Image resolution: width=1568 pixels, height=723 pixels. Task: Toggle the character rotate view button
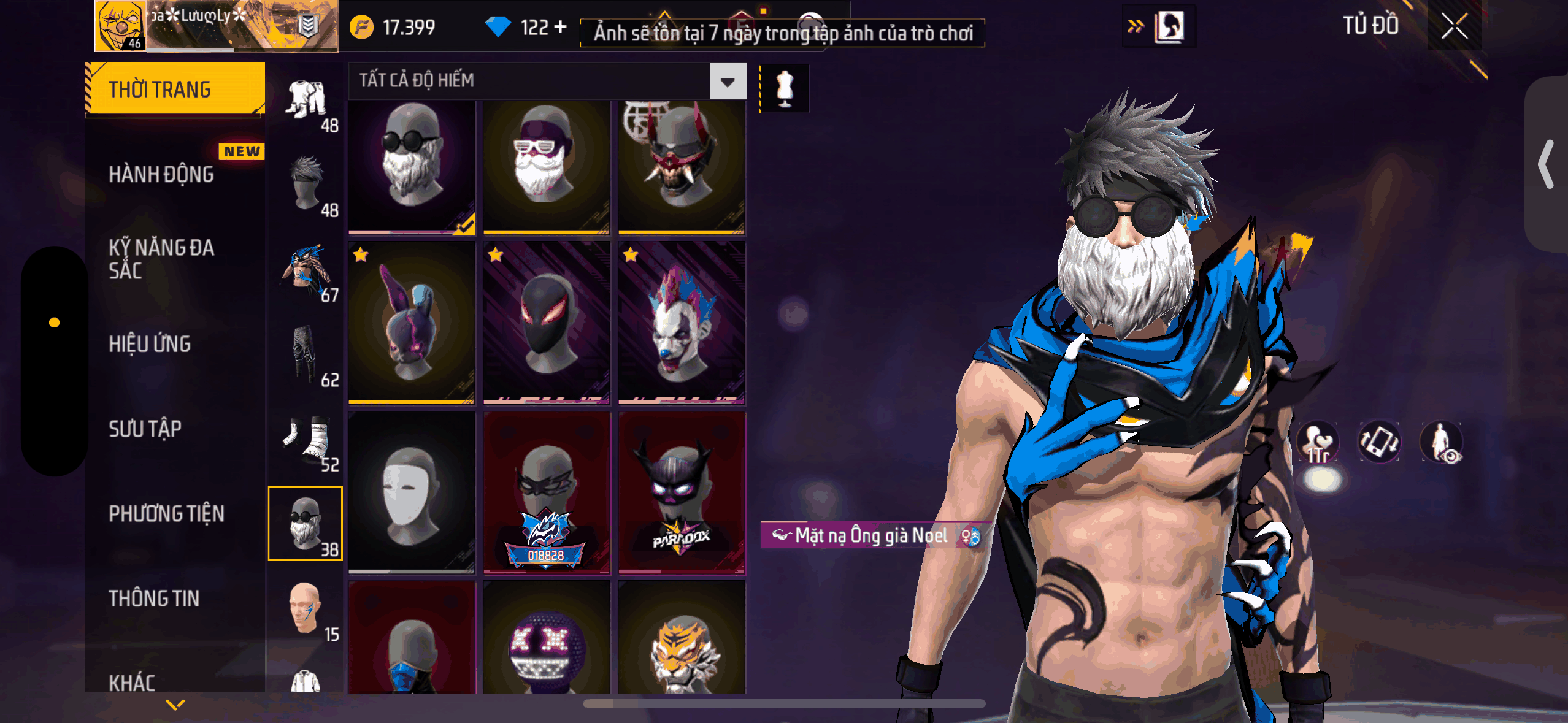click(x=1379, y=442)
